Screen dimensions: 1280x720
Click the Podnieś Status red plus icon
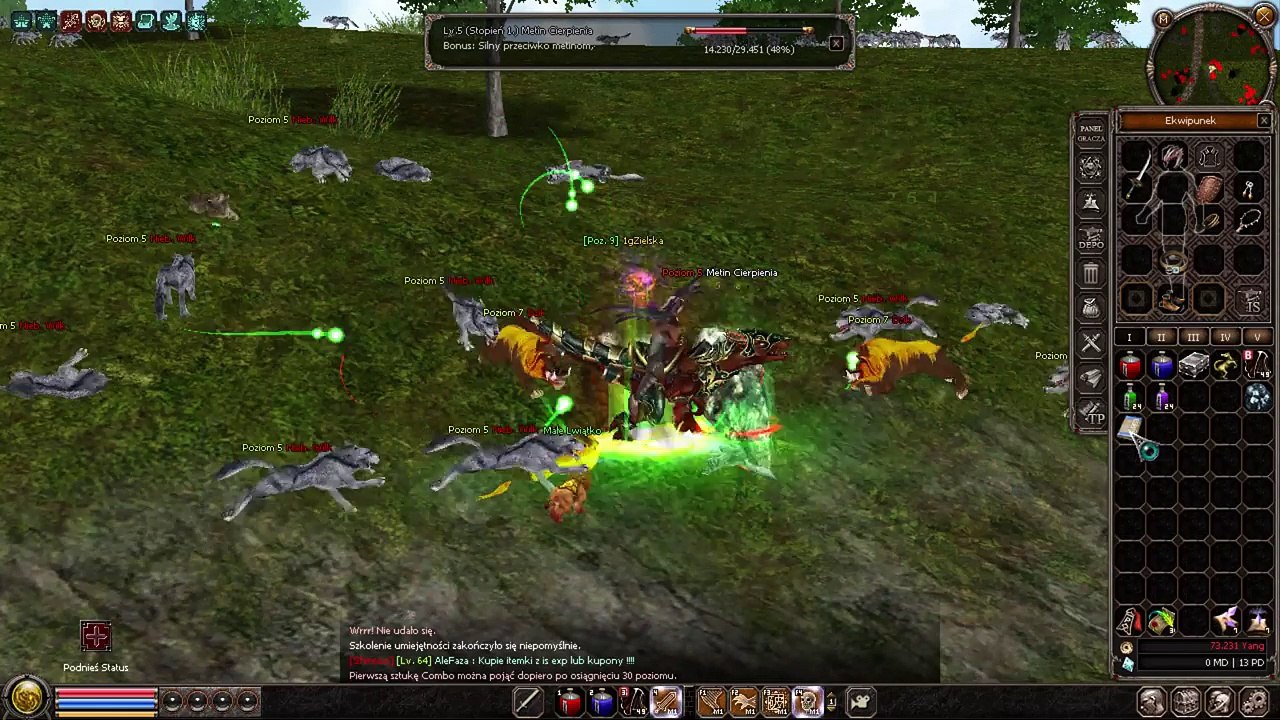(x=96, y=637)
